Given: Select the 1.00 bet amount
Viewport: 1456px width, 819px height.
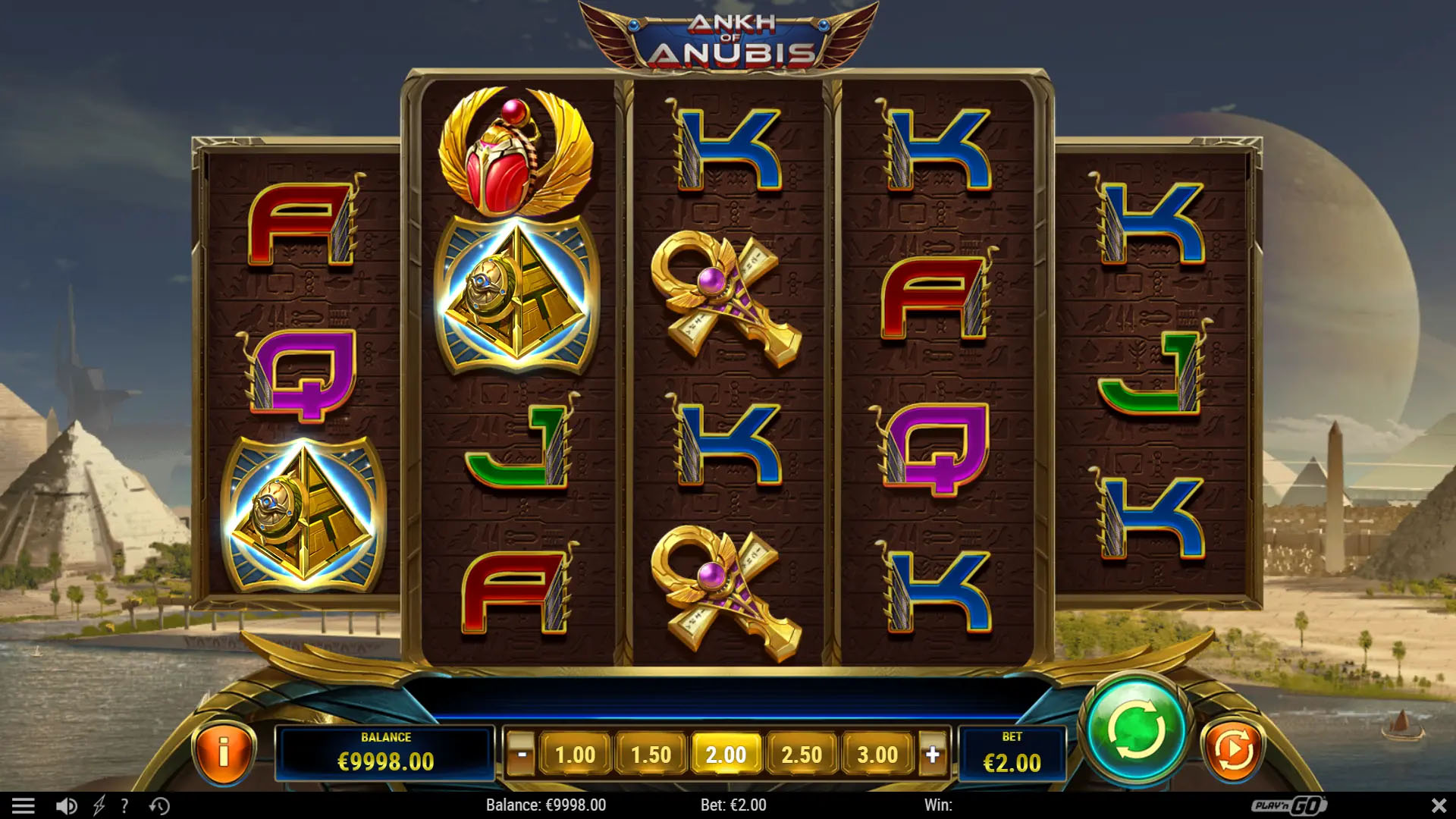Looking at the screenshot, I should click(x=575, y=755).
